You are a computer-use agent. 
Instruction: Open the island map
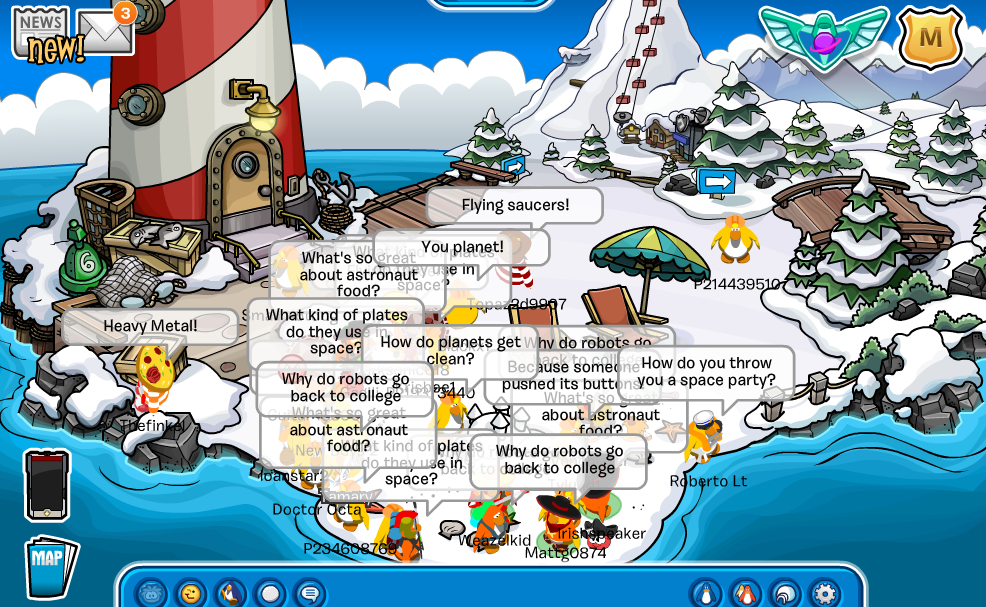pos(50,568)
